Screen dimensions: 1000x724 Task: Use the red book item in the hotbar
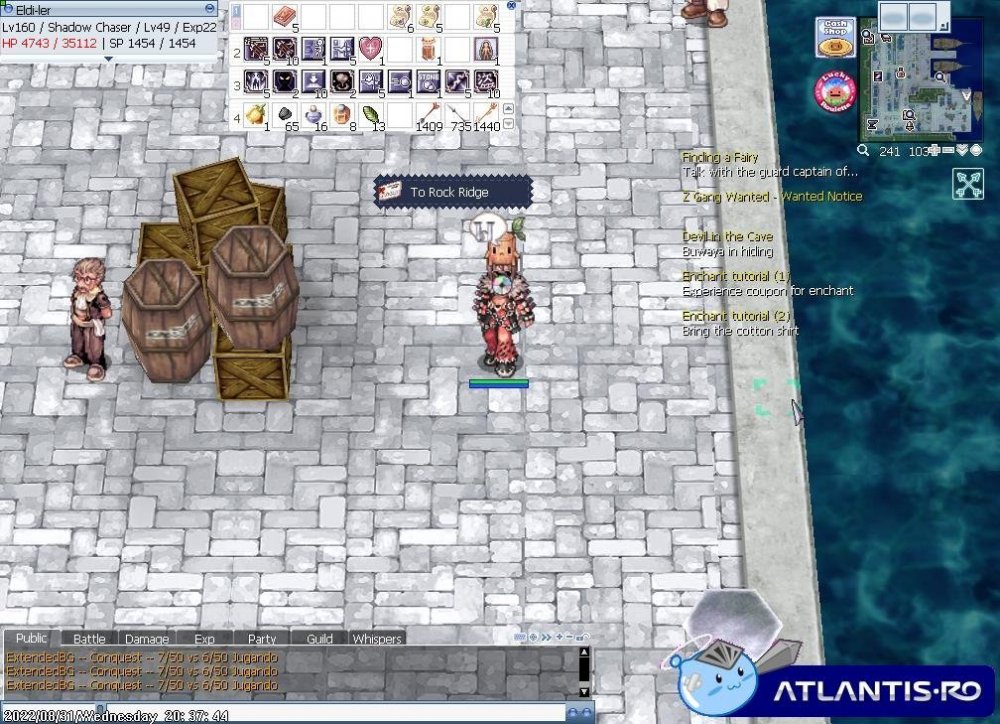285,15
